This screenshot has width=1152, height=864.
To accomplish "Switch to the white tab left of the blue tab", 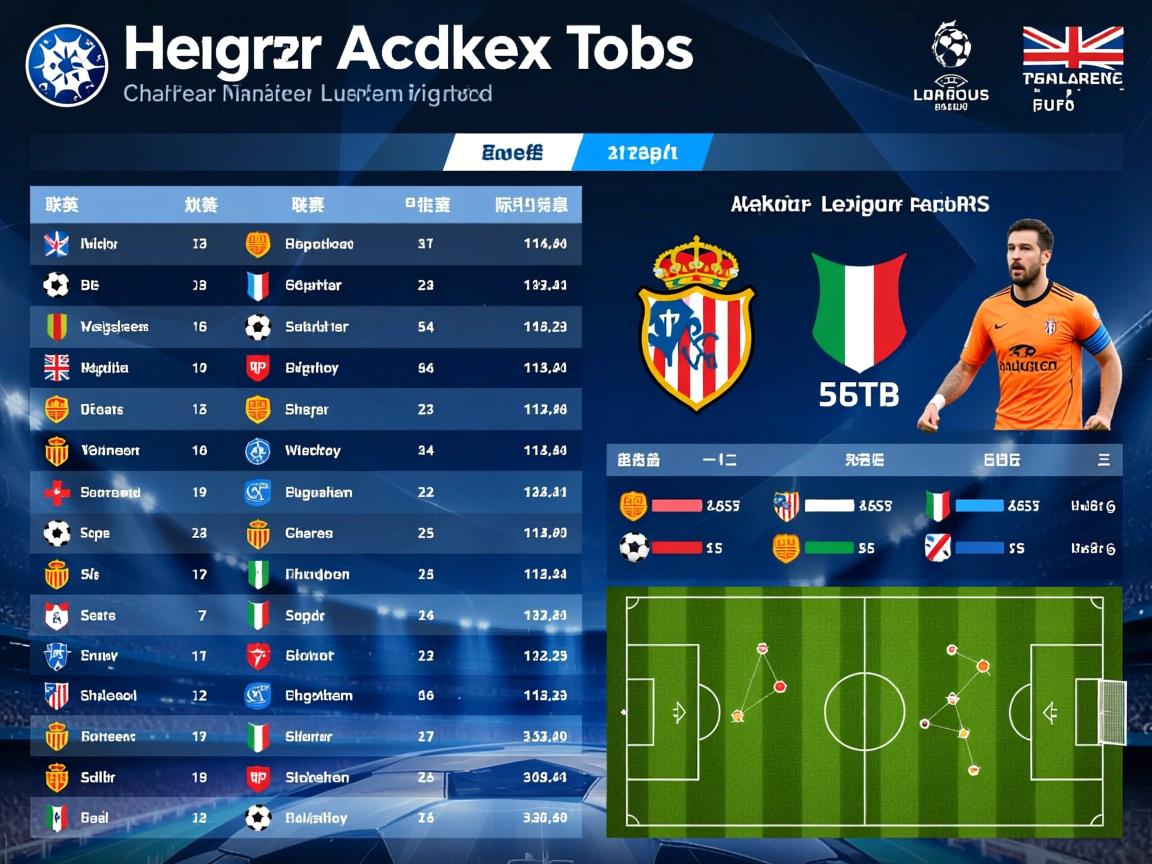I will tap(511, 153).
